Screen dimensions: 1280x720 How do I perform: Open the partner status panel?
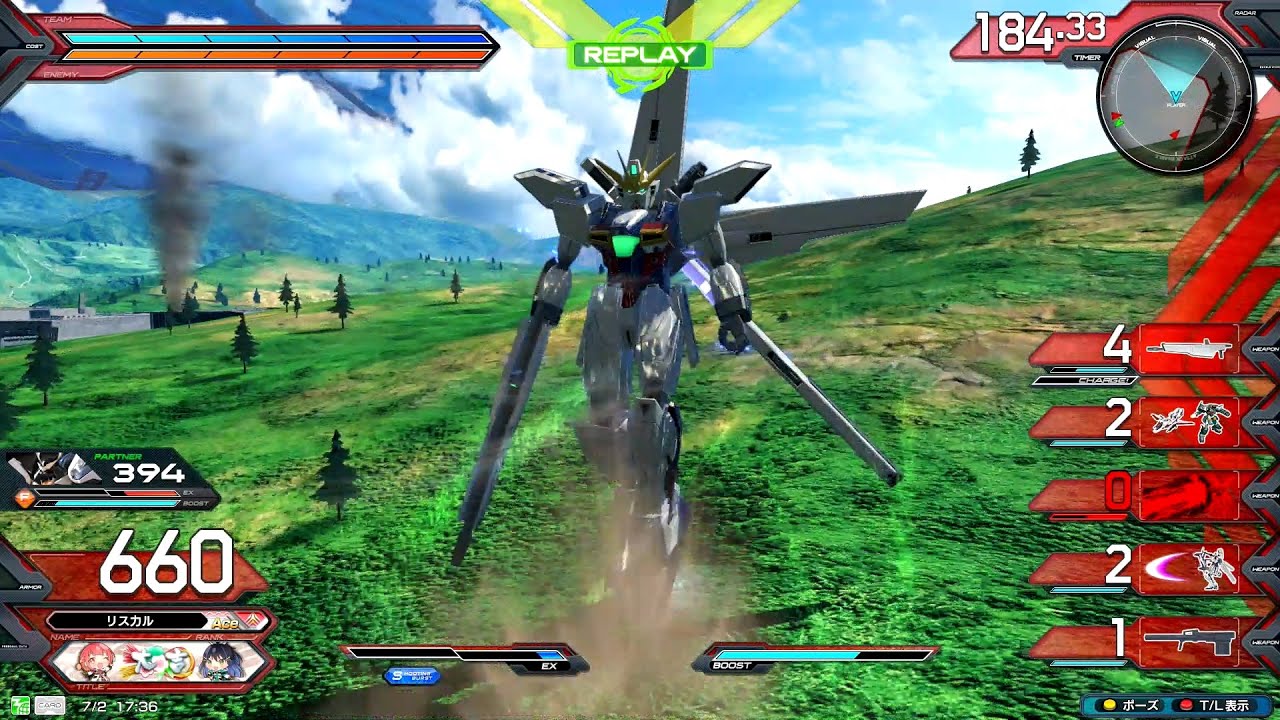(112, 480)
